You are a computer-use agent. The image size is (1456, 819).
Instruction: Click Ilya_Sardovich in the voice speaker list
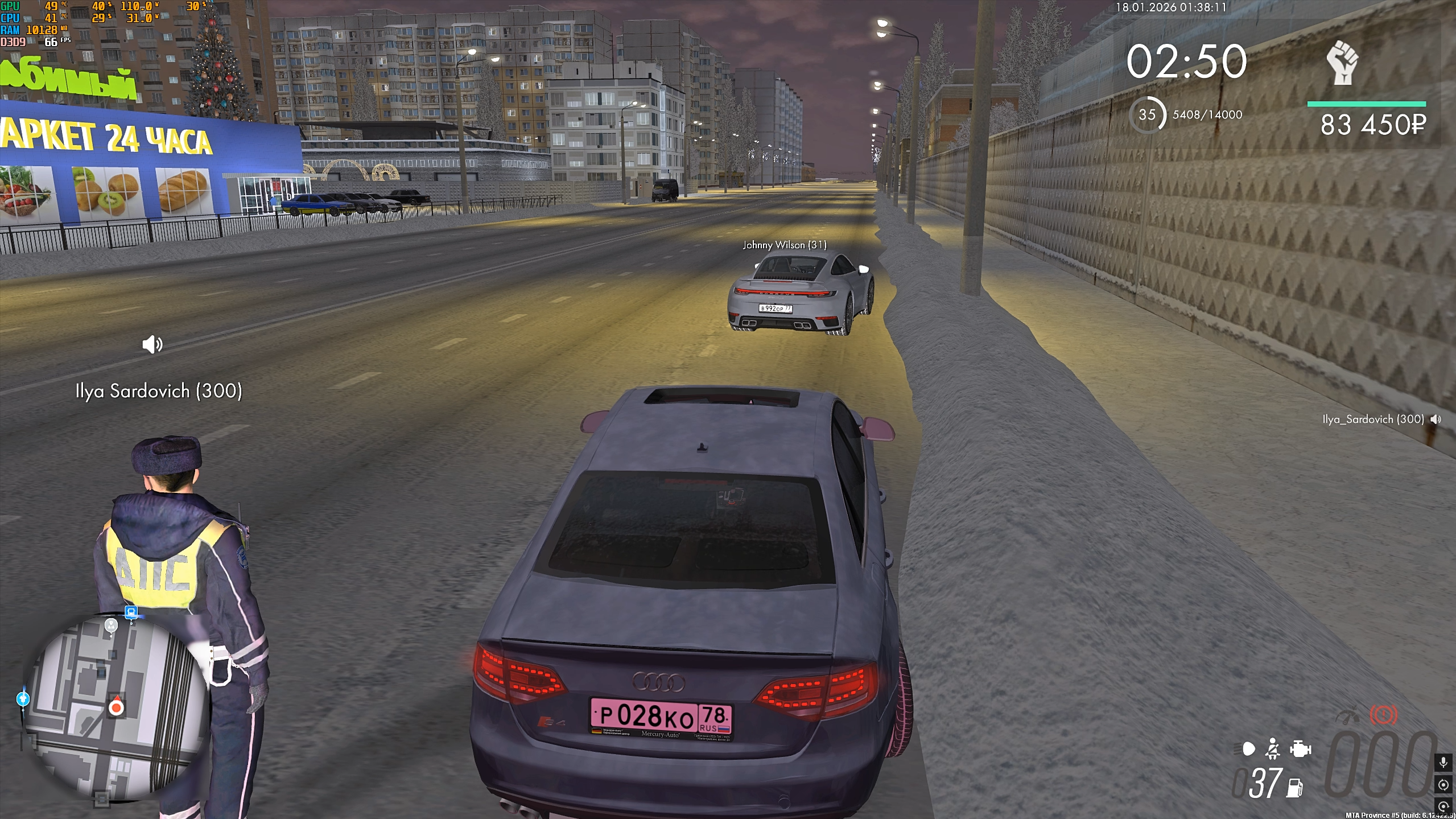point(1372,419)
